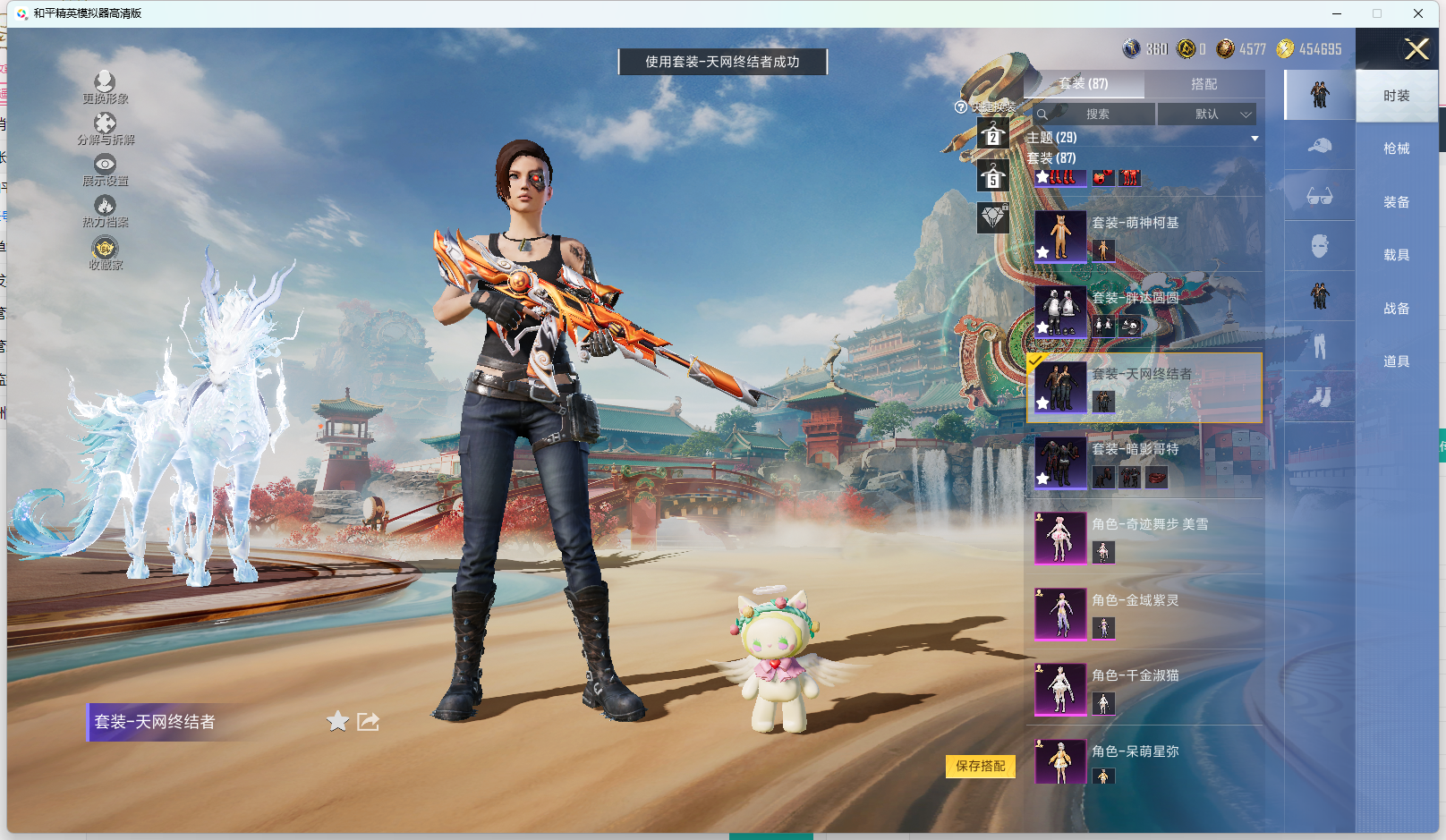The image size is (1446, 840).
Task: Open 展示设置 display settings
Action: (105, 170)
